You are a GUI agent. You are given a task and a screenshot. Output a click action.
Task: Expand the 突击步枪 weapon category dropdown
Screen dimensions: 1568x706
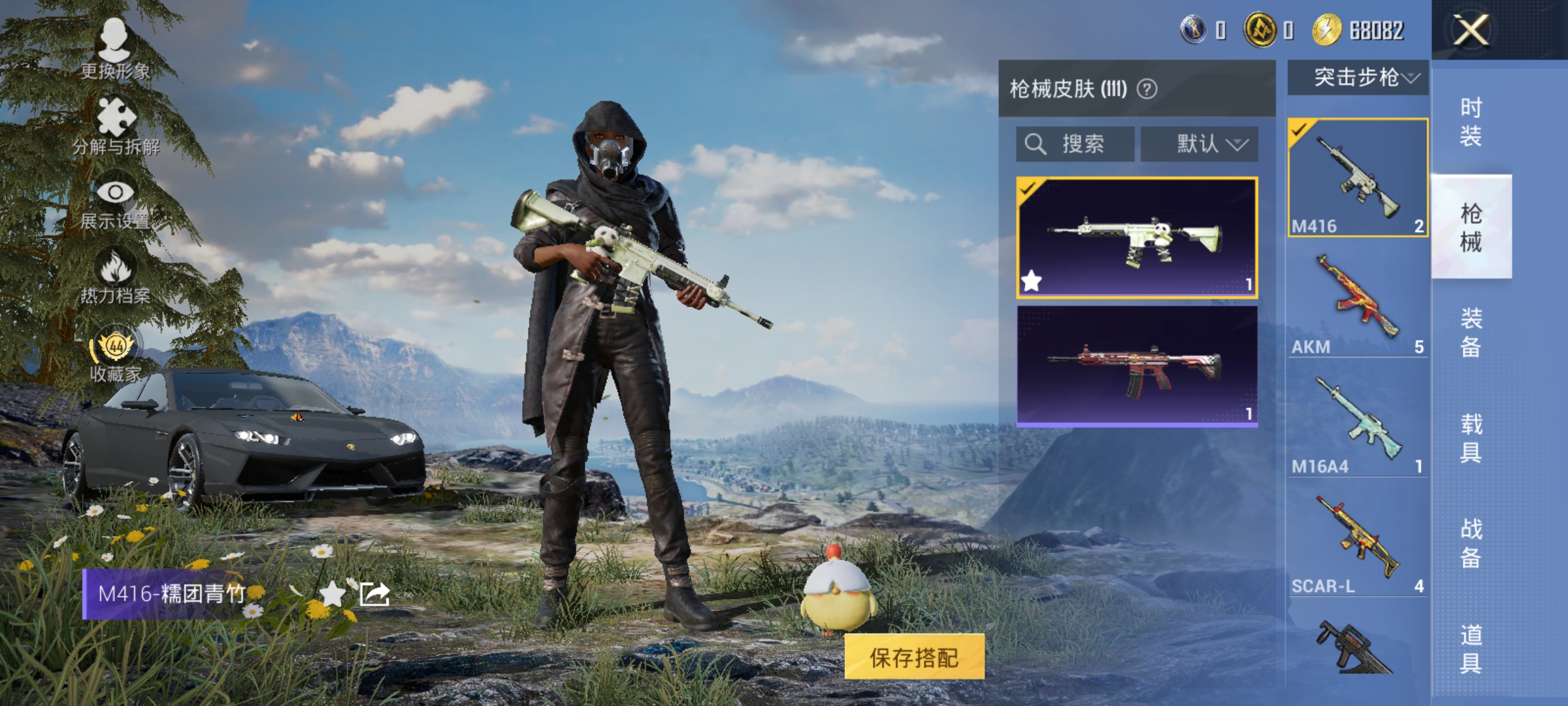1358,76
